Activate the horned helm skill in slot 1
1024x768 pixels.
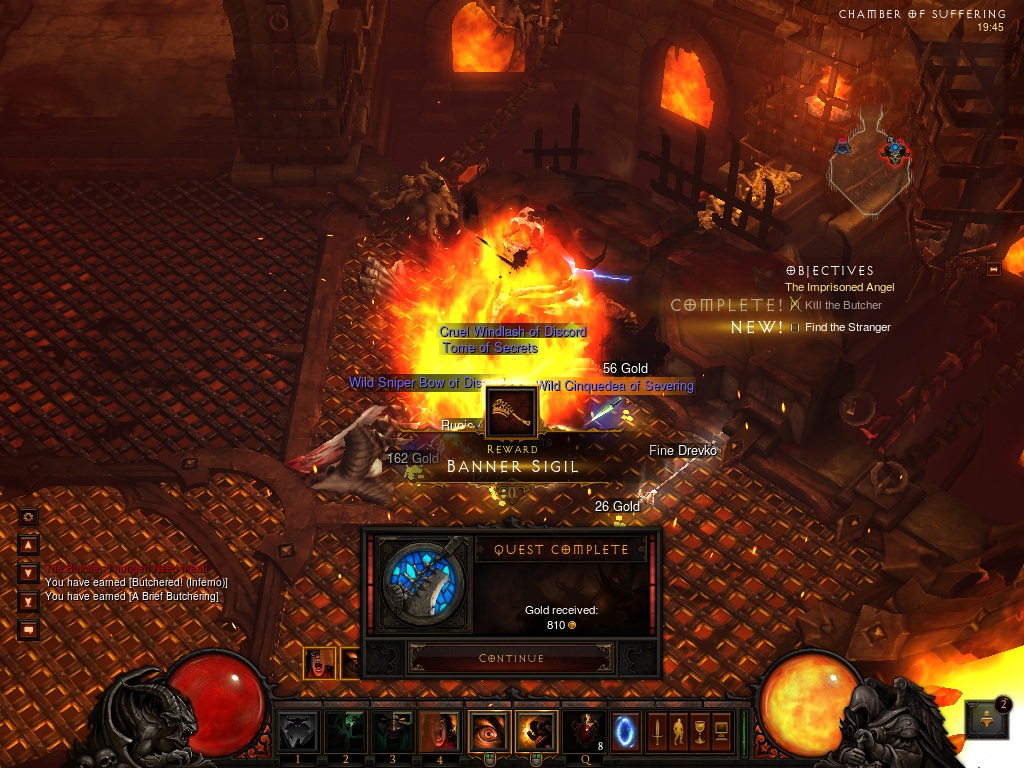(298, 732)
